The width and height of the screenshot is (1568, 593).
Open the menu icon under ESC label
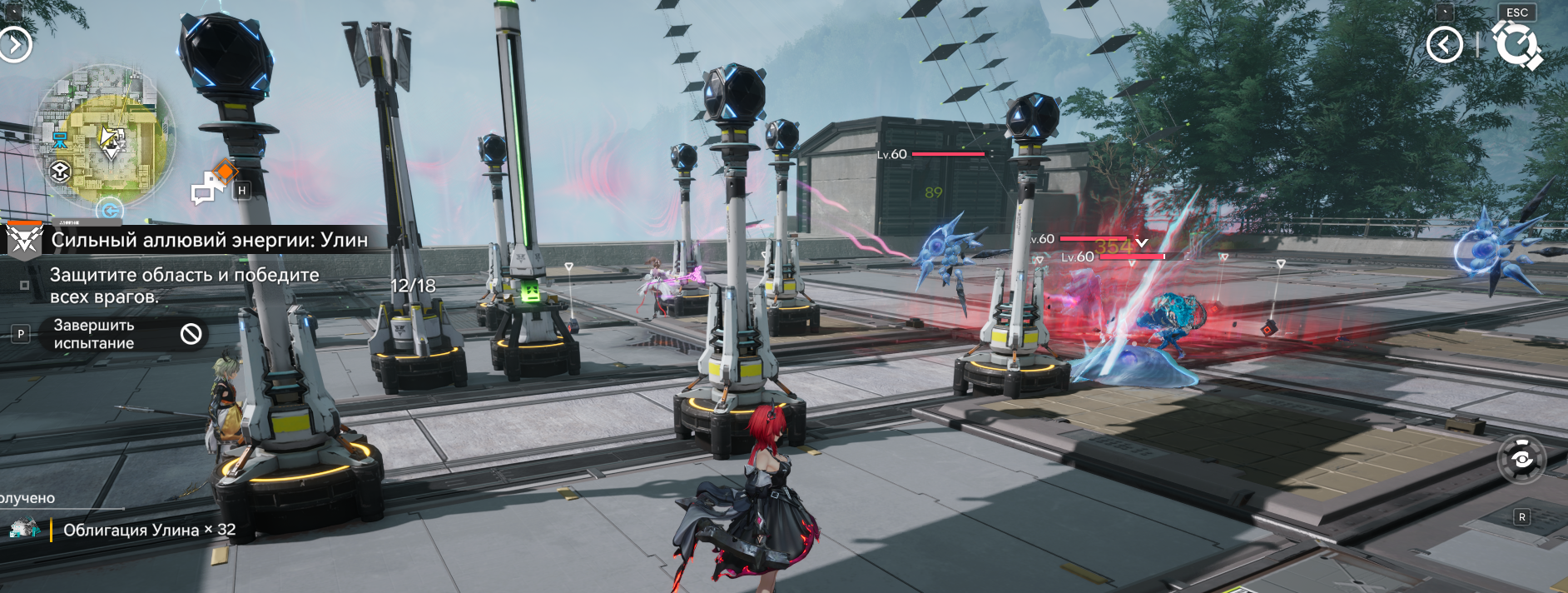[1516, 44]
